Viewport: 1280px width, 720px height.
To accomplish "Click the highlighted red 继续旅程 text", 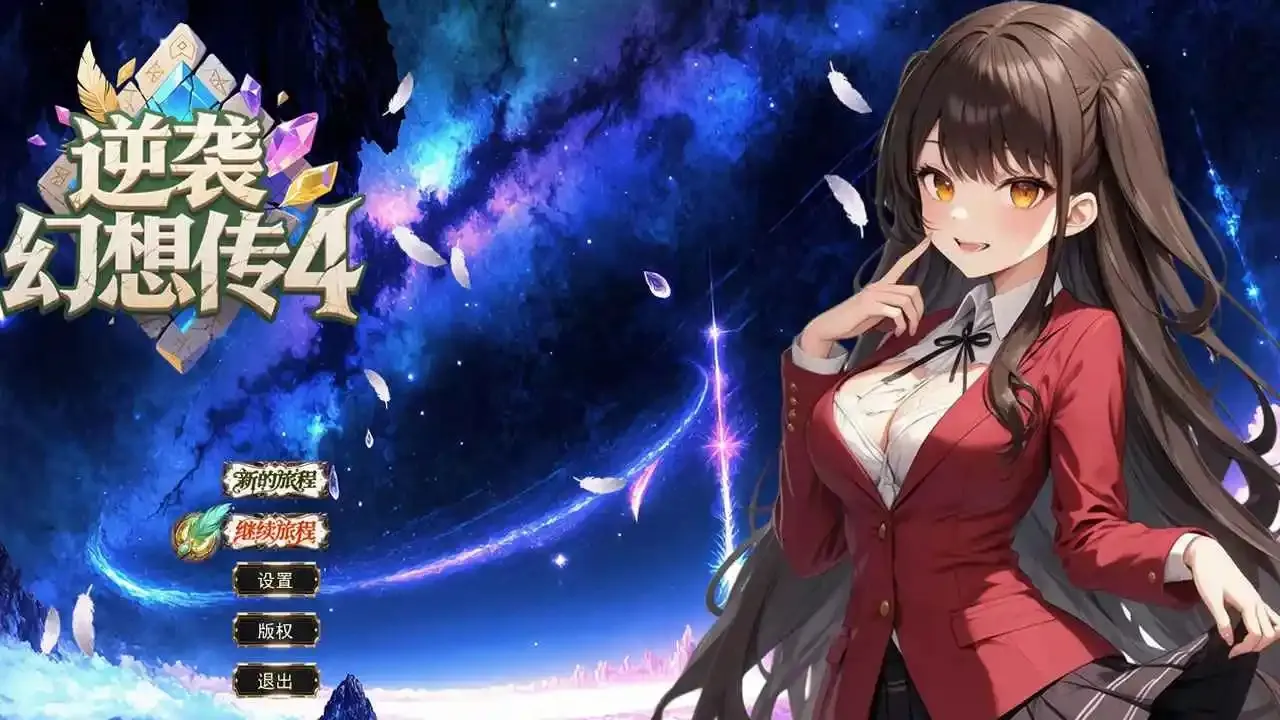I will [276, 531].
